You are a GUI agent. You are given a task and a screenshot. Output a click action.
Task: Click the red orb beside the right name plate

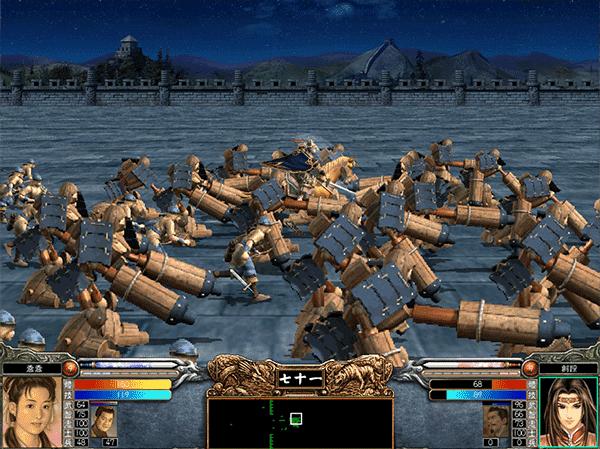pos(530,367)
